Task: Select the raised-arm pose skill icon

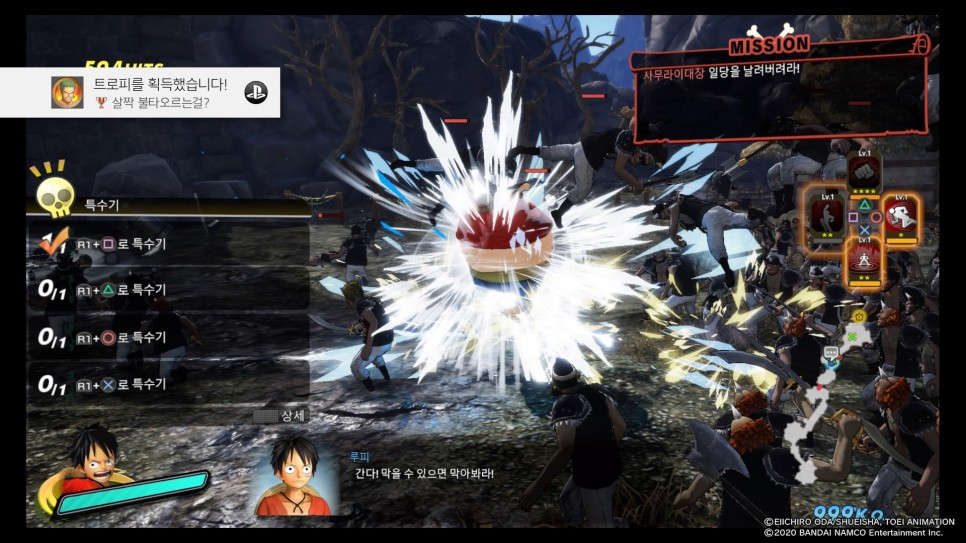Action: pos(826,210)
